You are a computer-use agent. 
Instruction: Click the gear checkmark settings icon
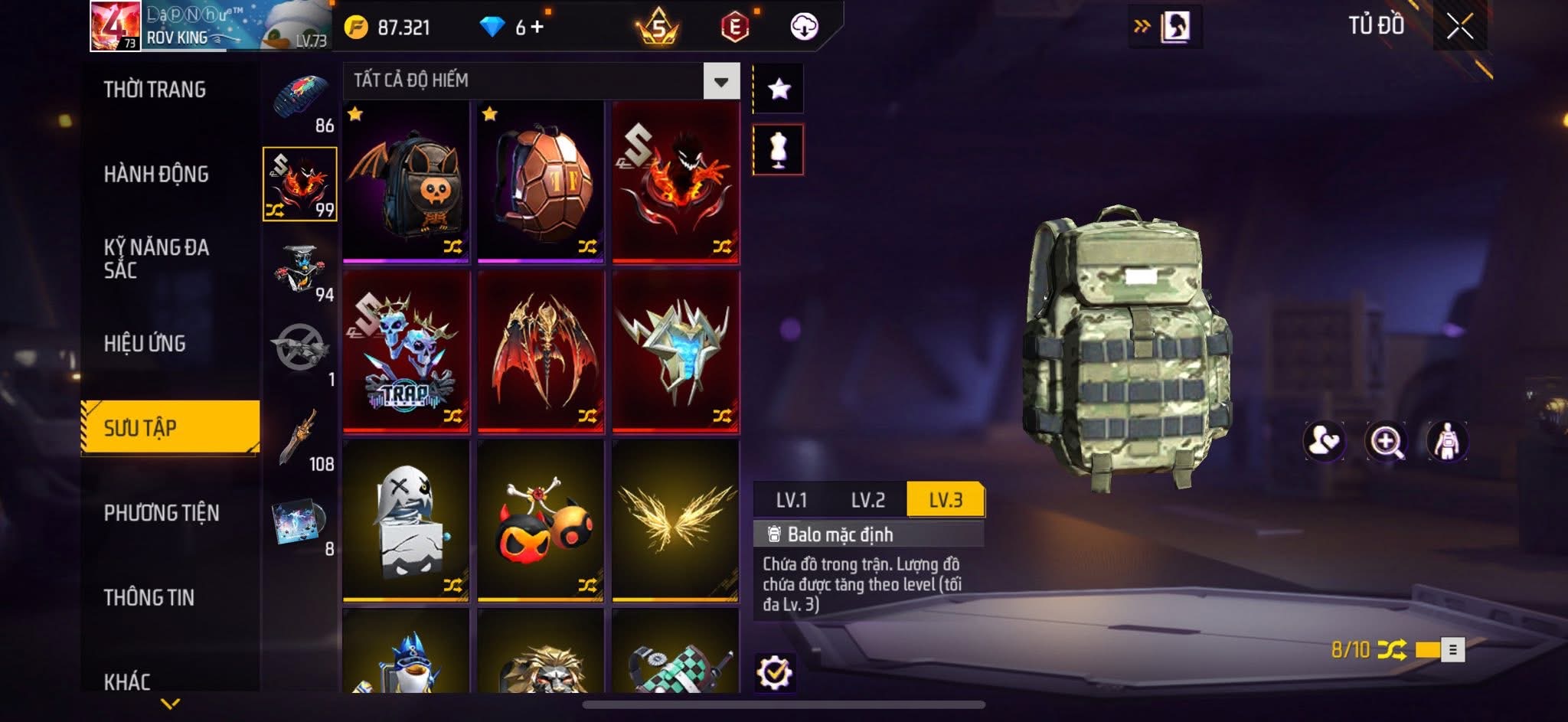775,673
